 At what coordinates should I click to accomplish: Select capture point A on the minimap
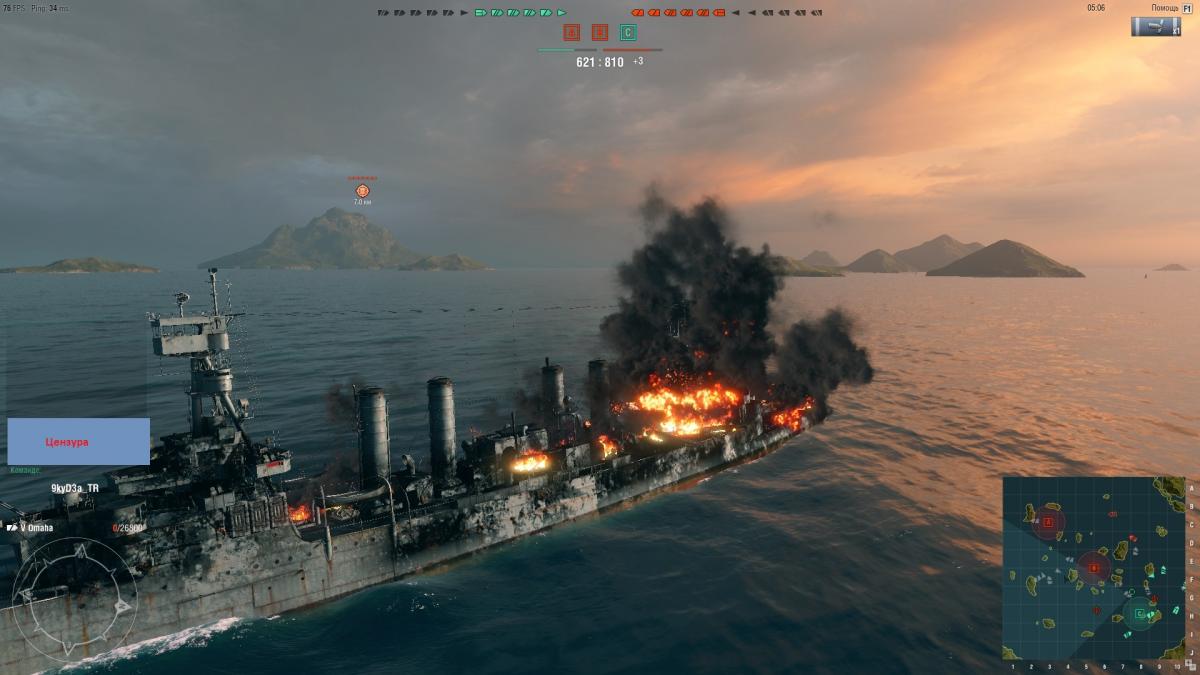[x=1048, y=521]
